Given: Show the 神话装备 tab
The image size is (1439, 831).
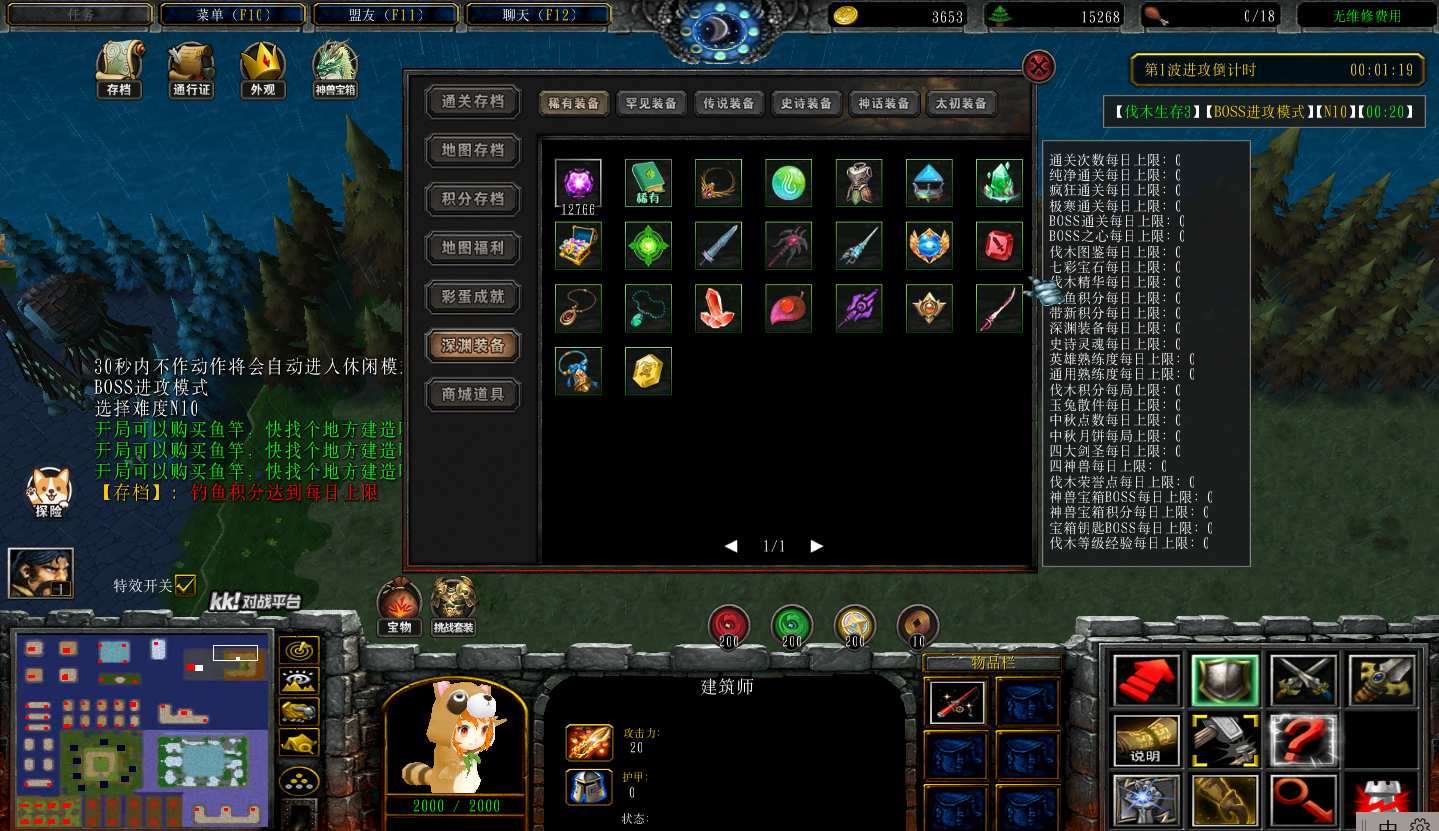Looking at the screenshot, I should 884,103.
